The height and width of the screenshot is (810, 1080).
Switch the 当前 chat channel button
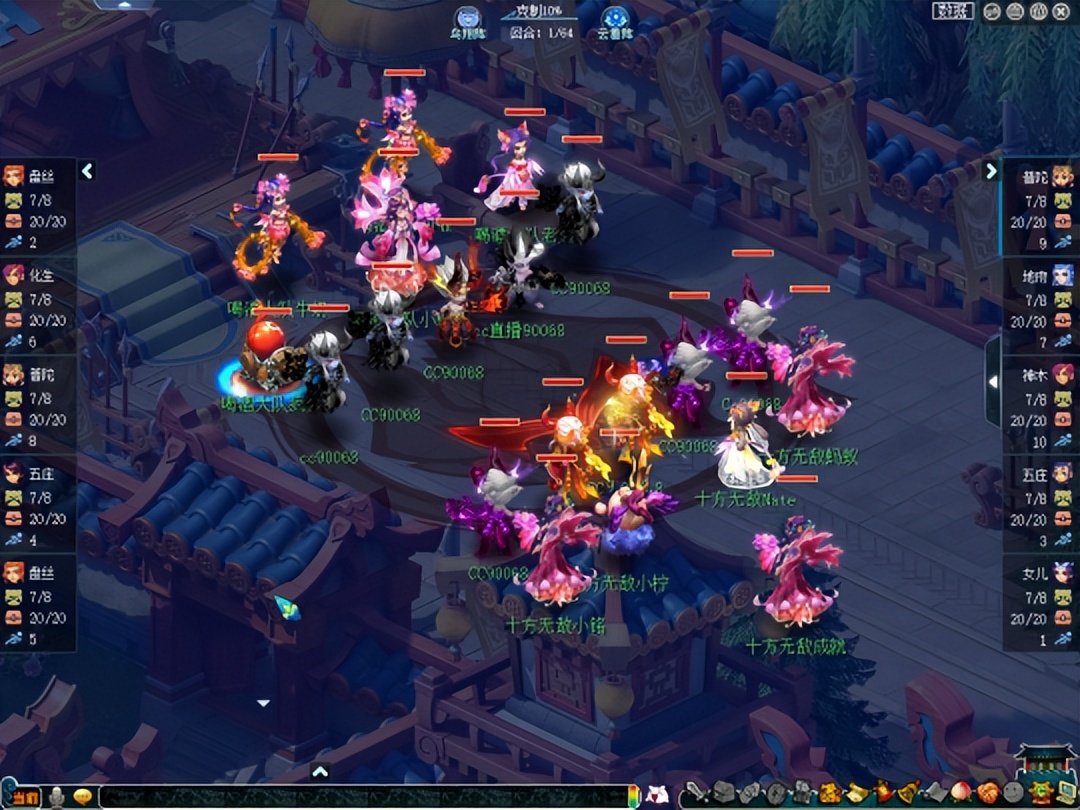tap(27, 796)
